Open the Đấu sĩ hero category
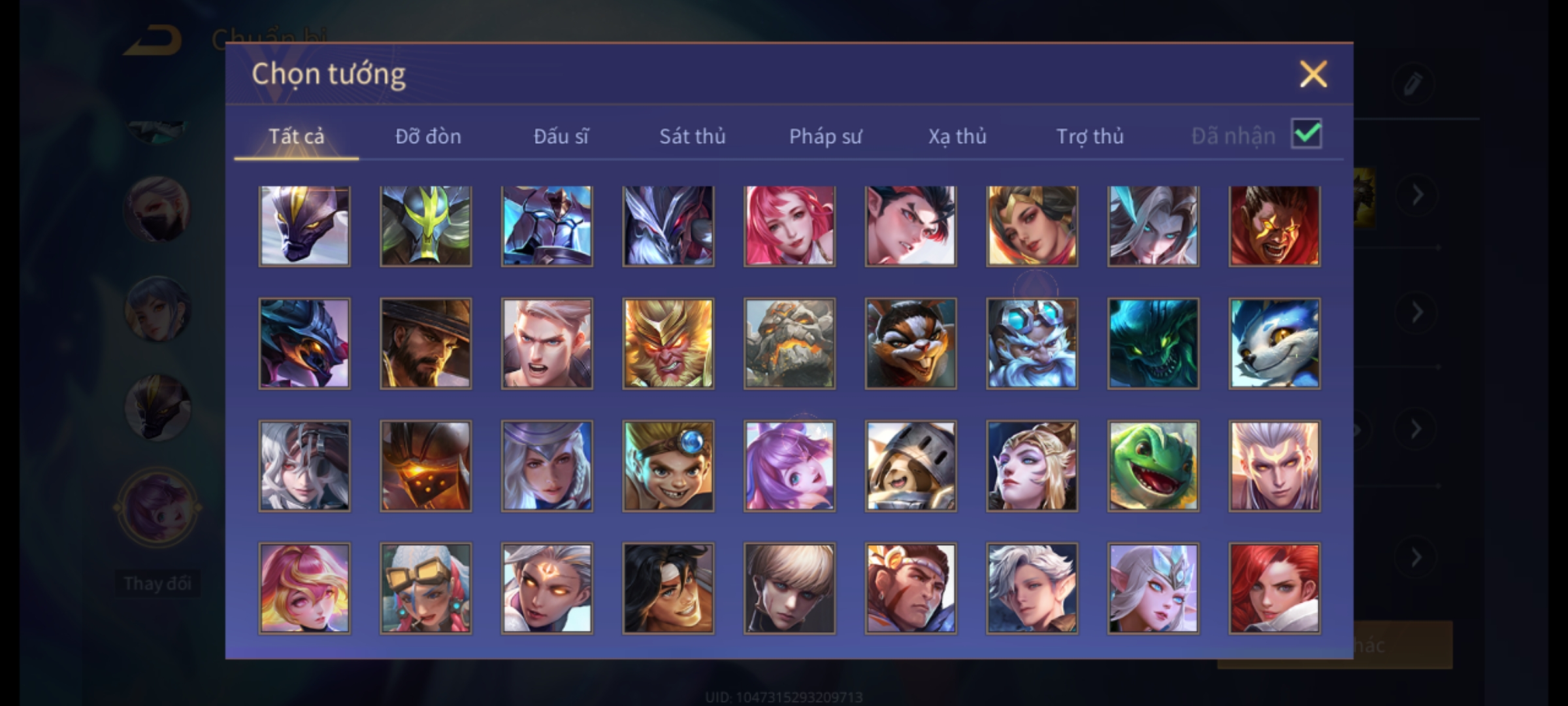 pos(561,136)
